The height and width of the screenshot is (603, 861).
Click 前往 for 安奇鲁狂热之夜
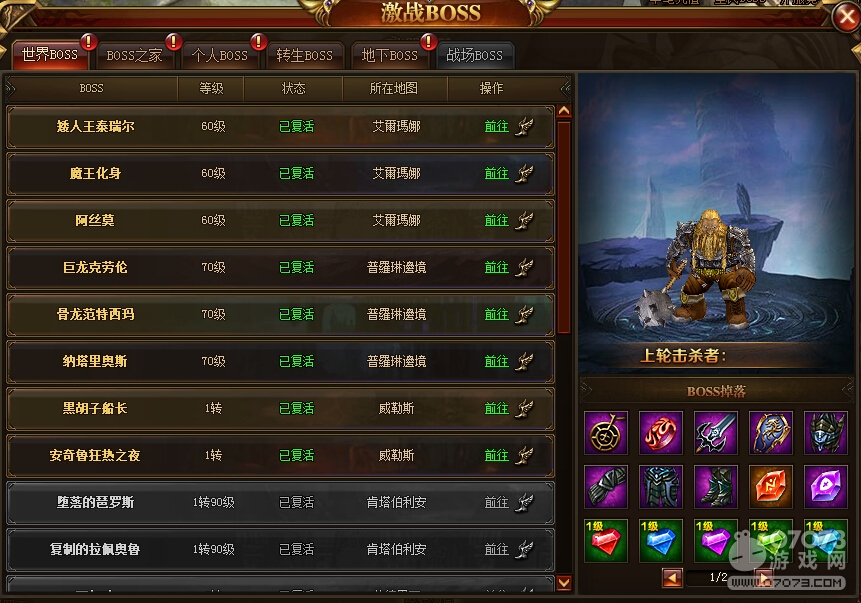pos(497,456)
